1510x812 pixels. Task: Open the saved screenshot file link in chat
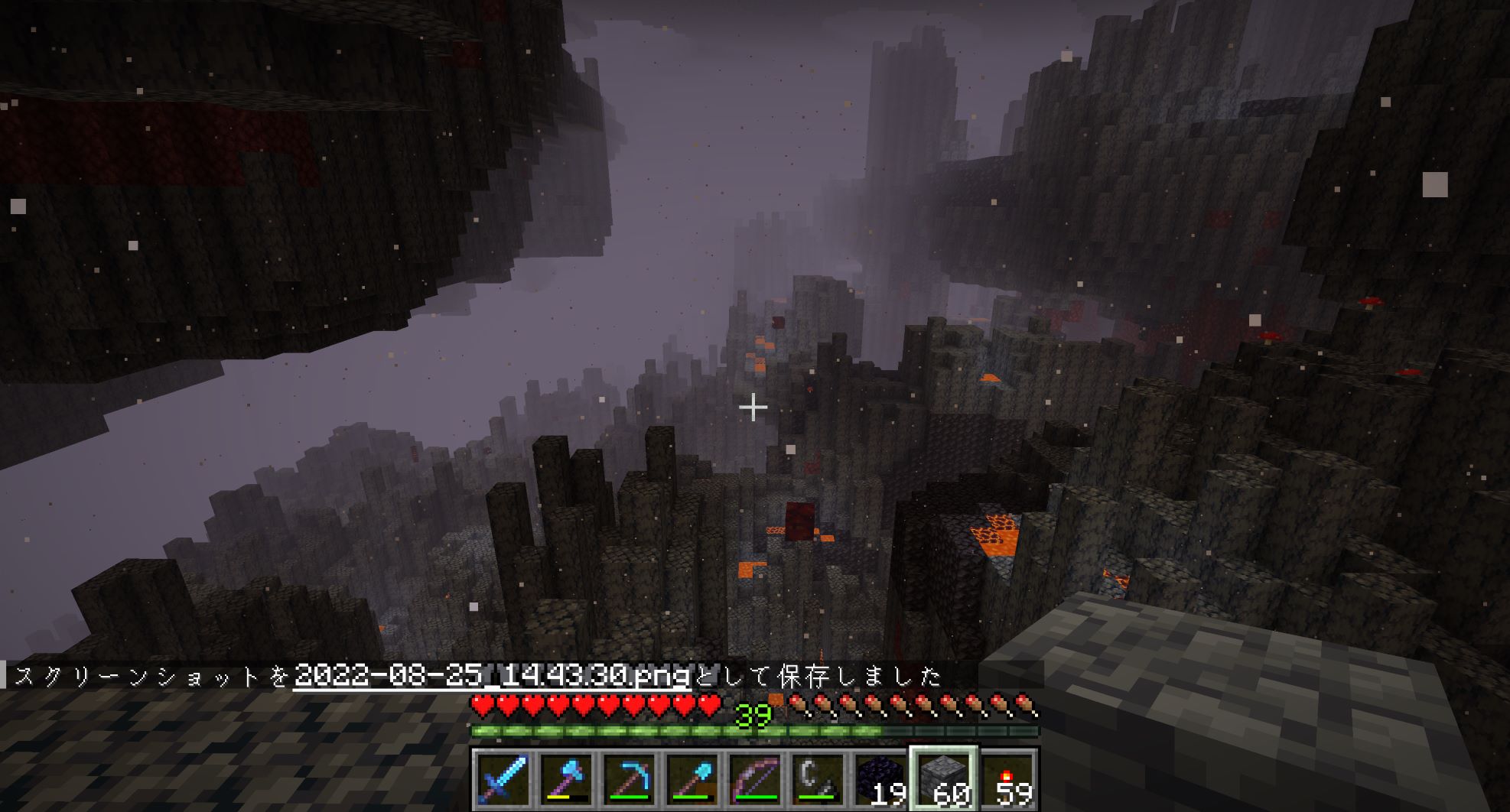click(492, 676)
